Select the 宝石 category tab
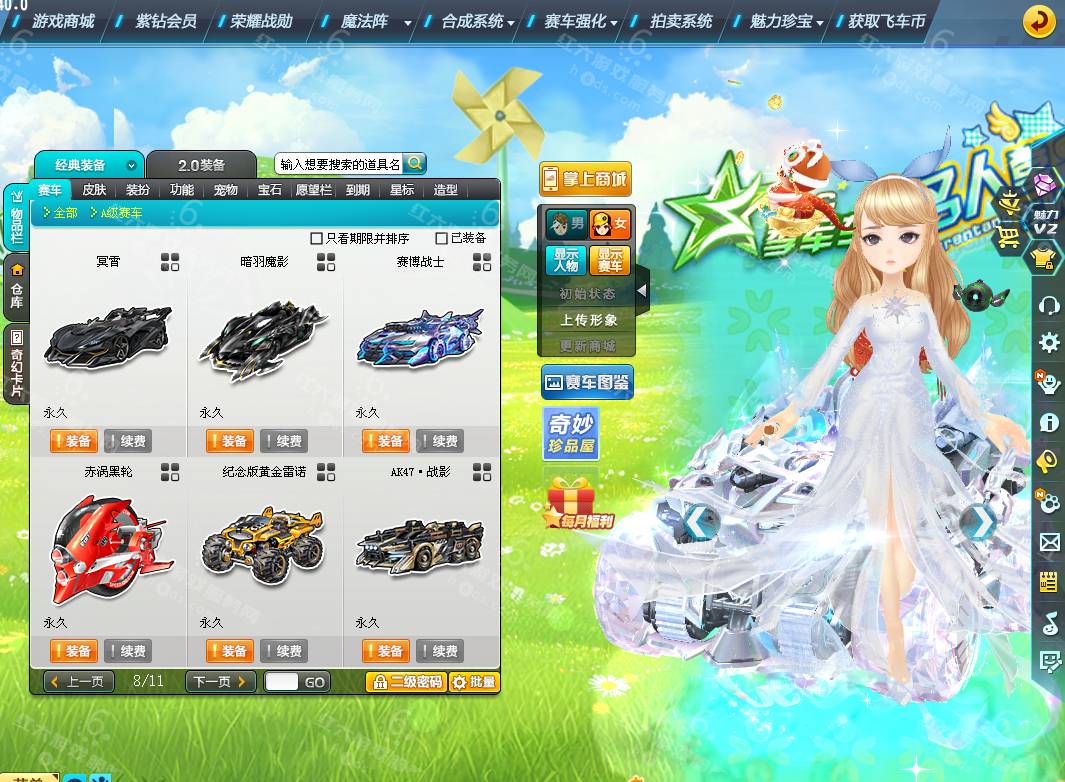The width and height of the screenshot is (1065, 782). point(269,190)
